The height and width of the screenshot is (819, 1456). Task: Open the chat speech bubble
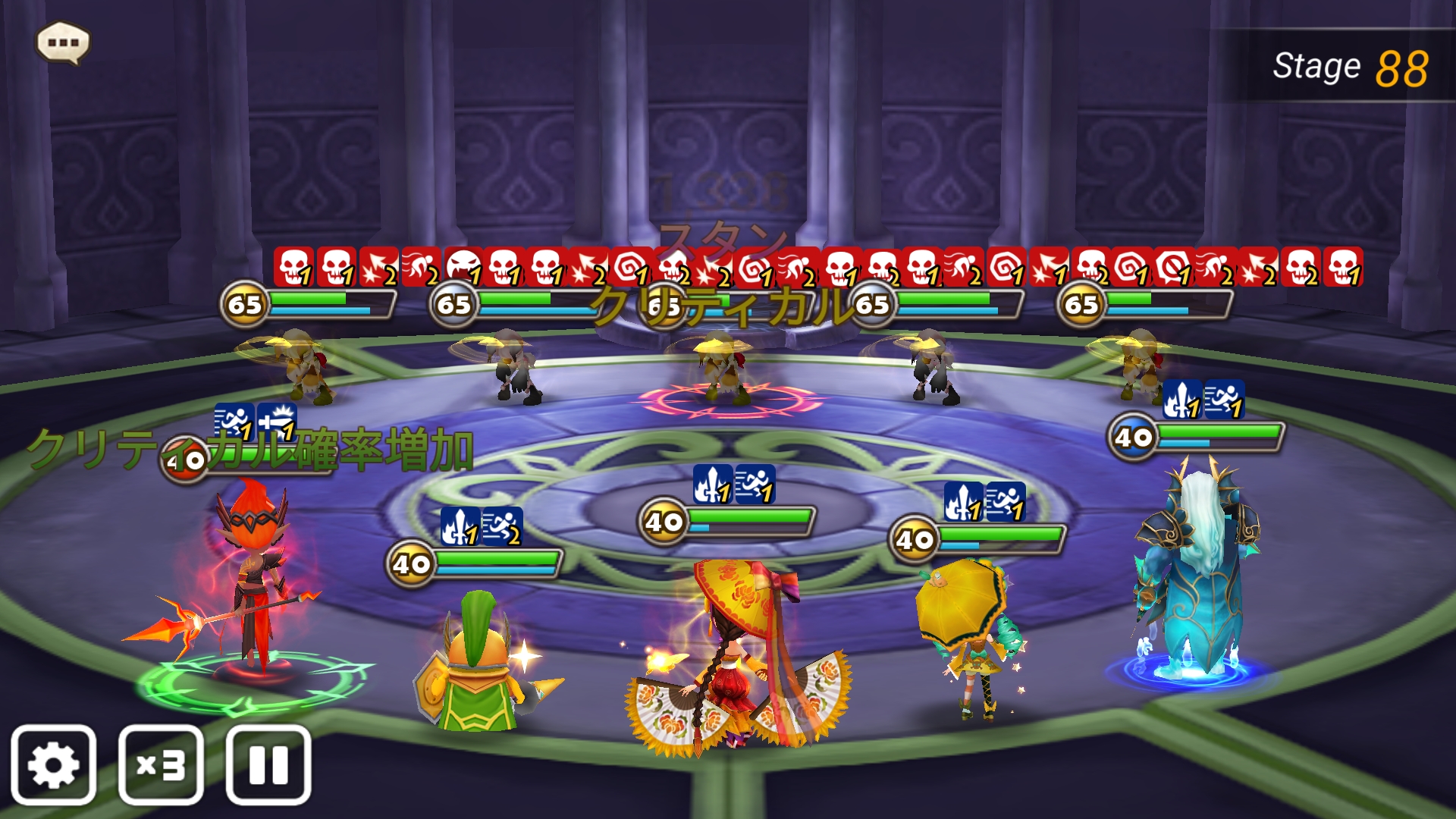tap(64, 43)
